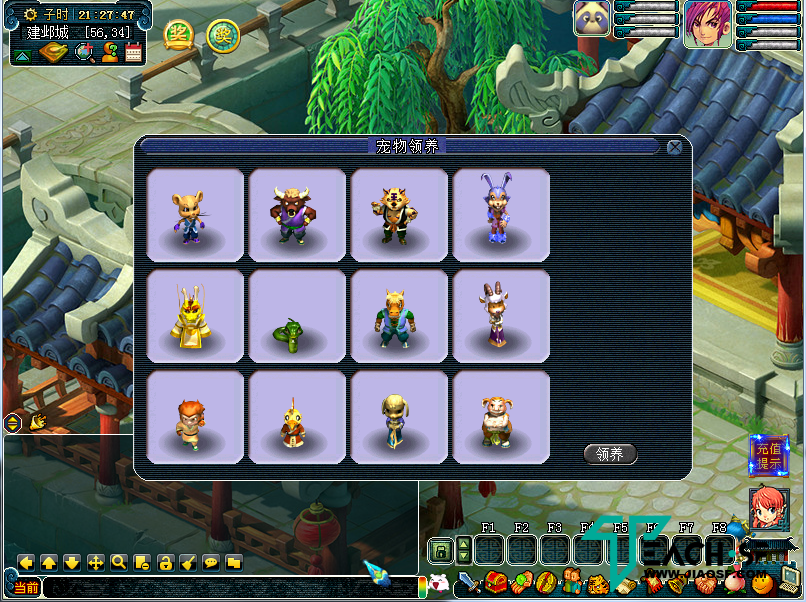Click the pink-haired player portrait
This screenshot has width=806, height=602.
708,20
